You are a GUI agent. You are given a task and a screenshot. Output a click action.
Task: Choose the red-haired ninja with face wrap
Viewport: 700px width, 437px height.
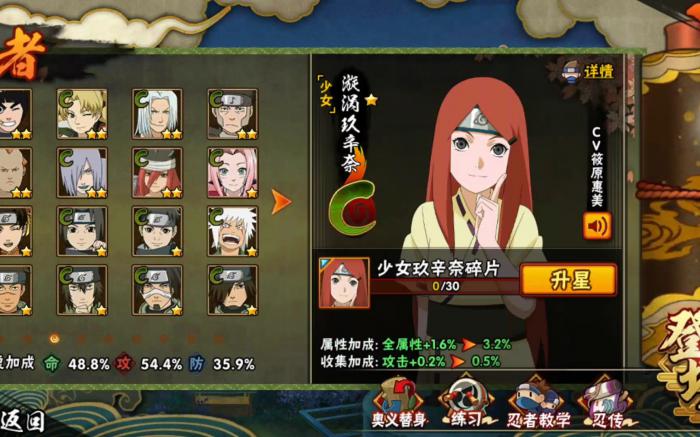[157, 173]
